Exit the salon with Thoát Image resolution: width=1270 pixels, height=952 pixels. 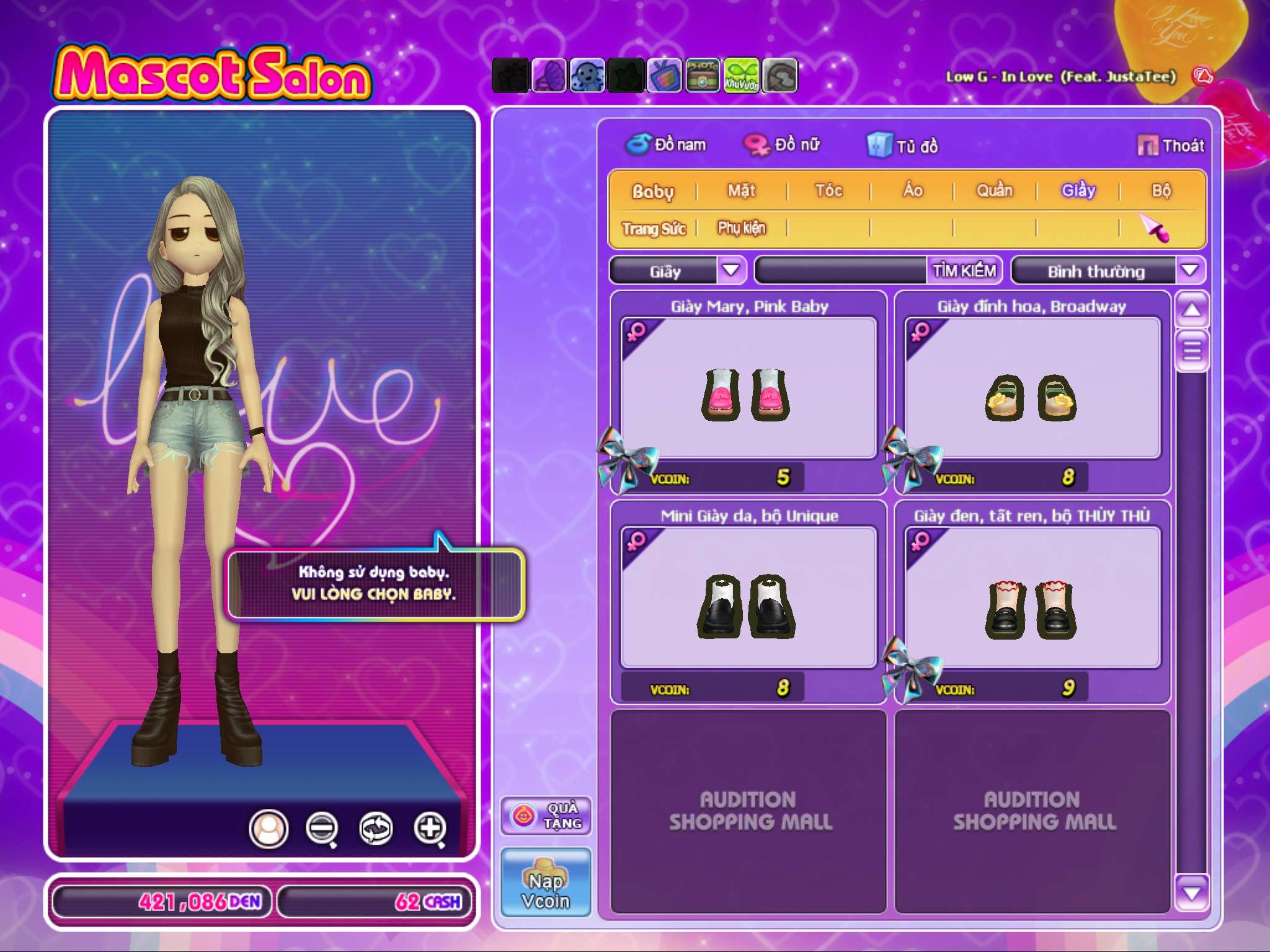click(1171, 146)
